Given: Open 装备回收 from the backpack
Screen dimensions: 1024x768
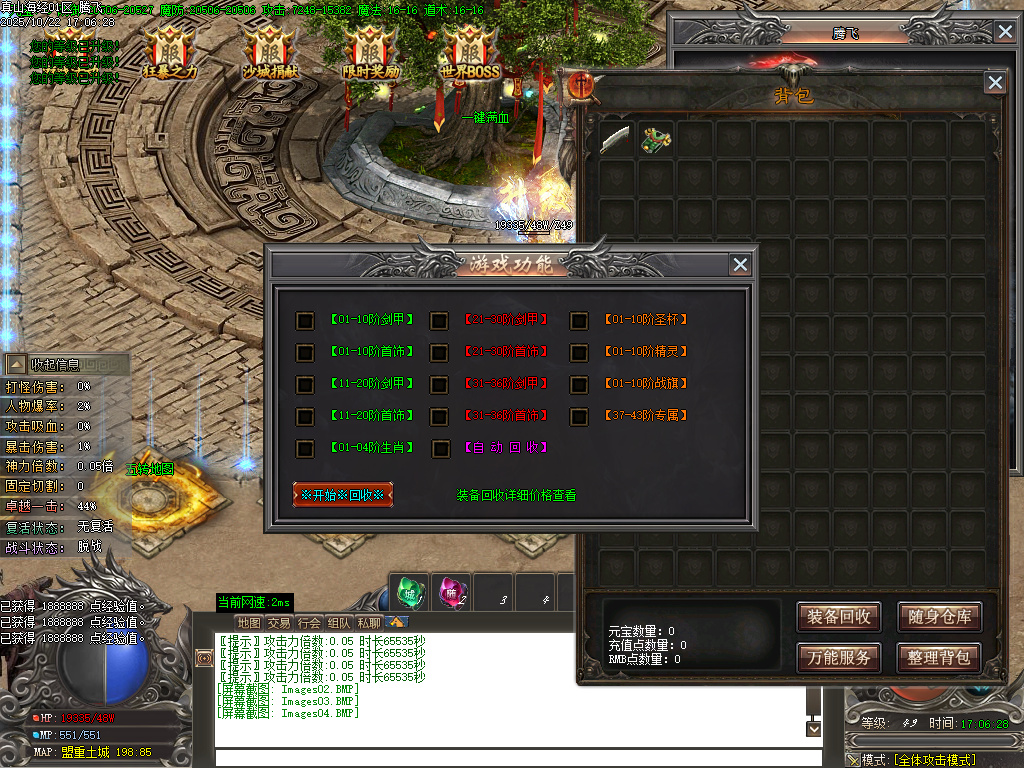Looking at the screenshot, I should [x=839, y=617].
